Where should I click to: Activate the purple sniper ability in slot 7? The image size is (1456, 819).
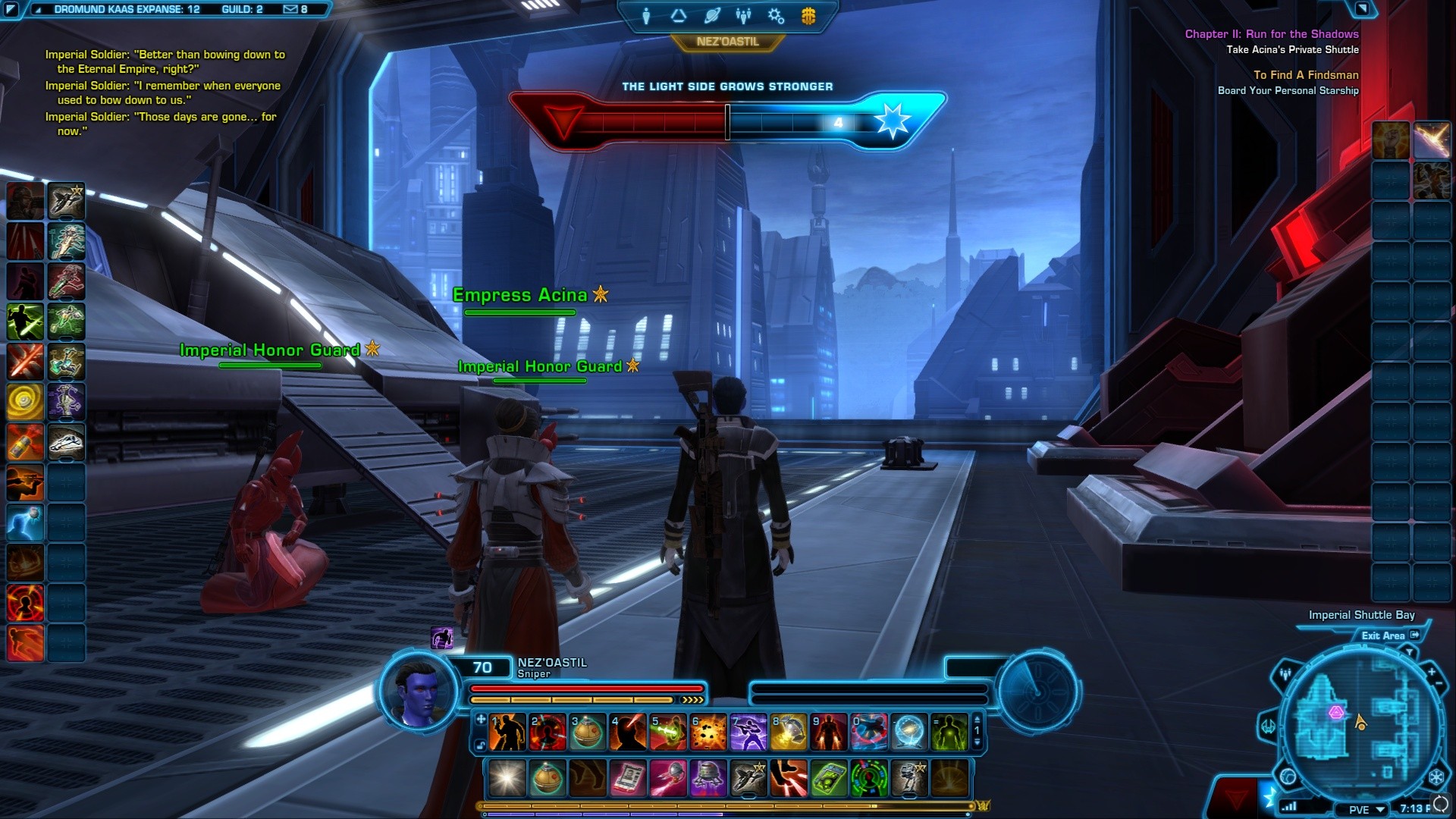point(748,733)
